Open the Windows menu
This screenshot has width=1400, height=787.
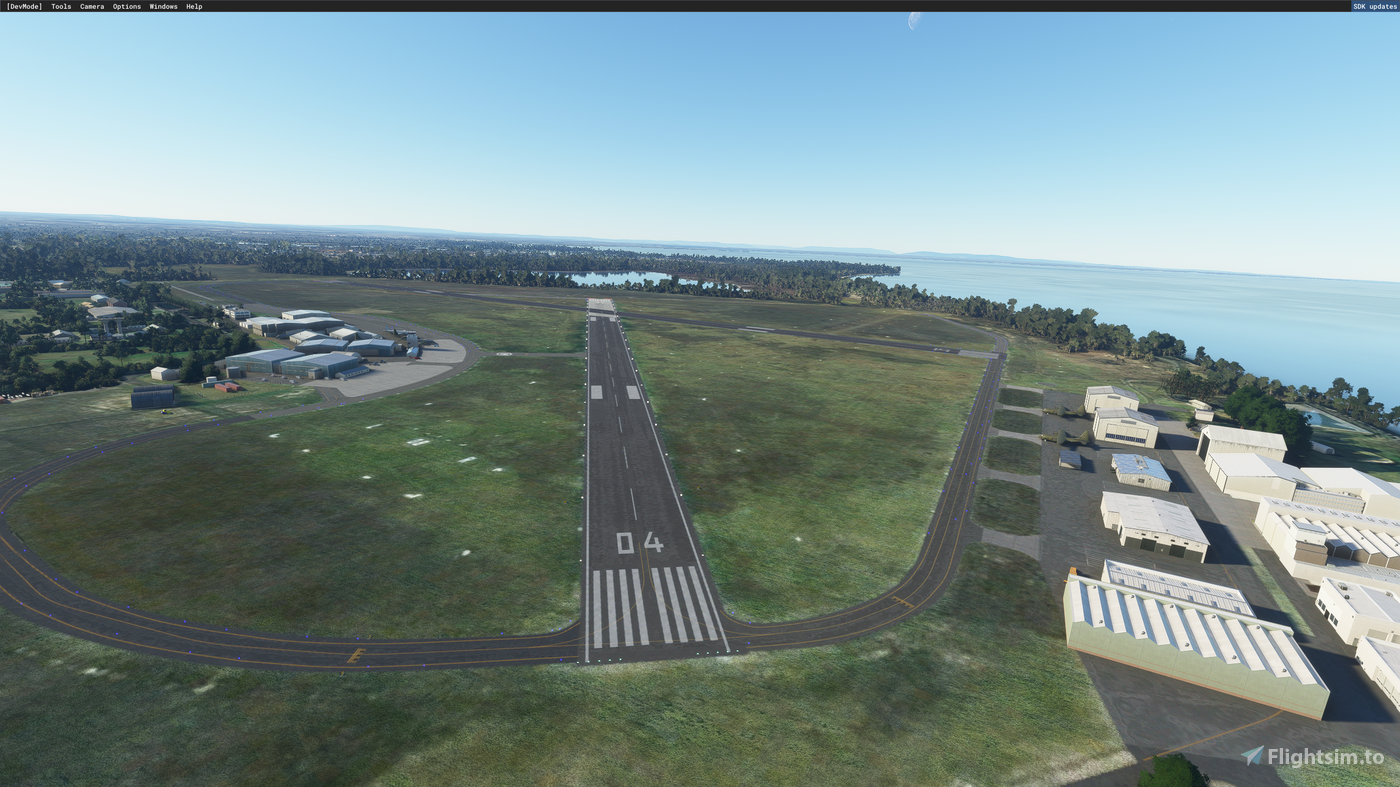[x=163, y=5]
